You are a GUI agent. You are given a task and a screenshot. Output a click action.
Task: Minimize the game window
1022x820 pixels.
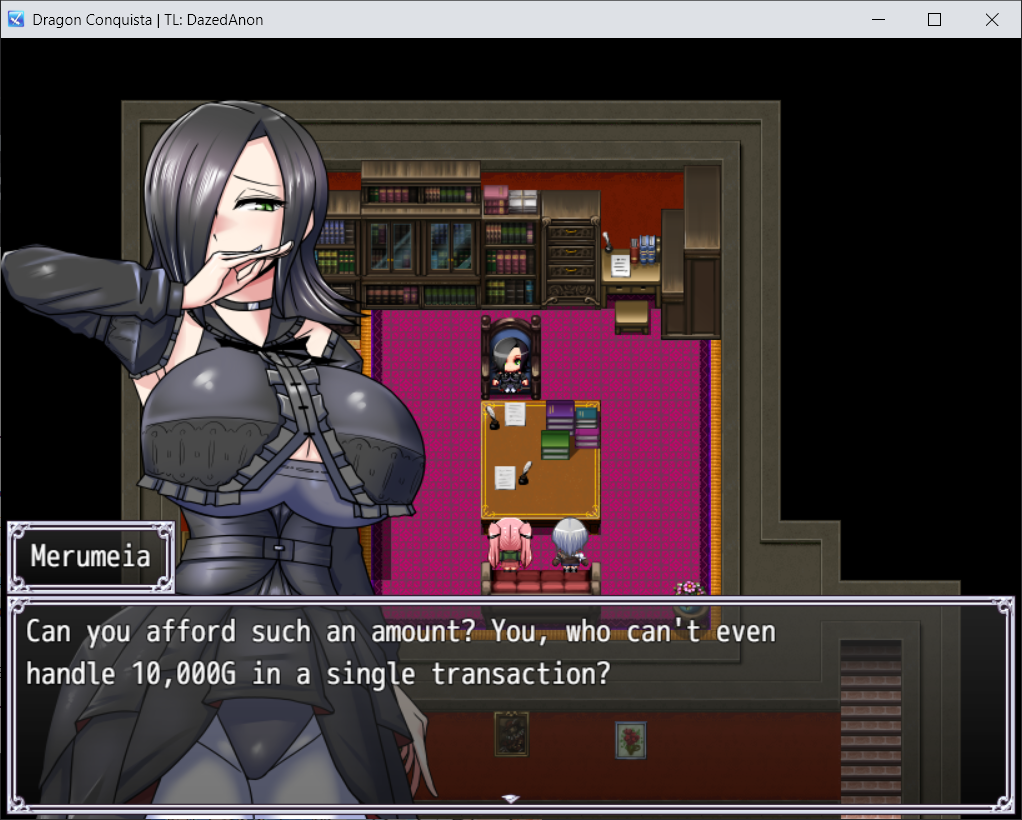pyautogui.click(x=879, y=19)
